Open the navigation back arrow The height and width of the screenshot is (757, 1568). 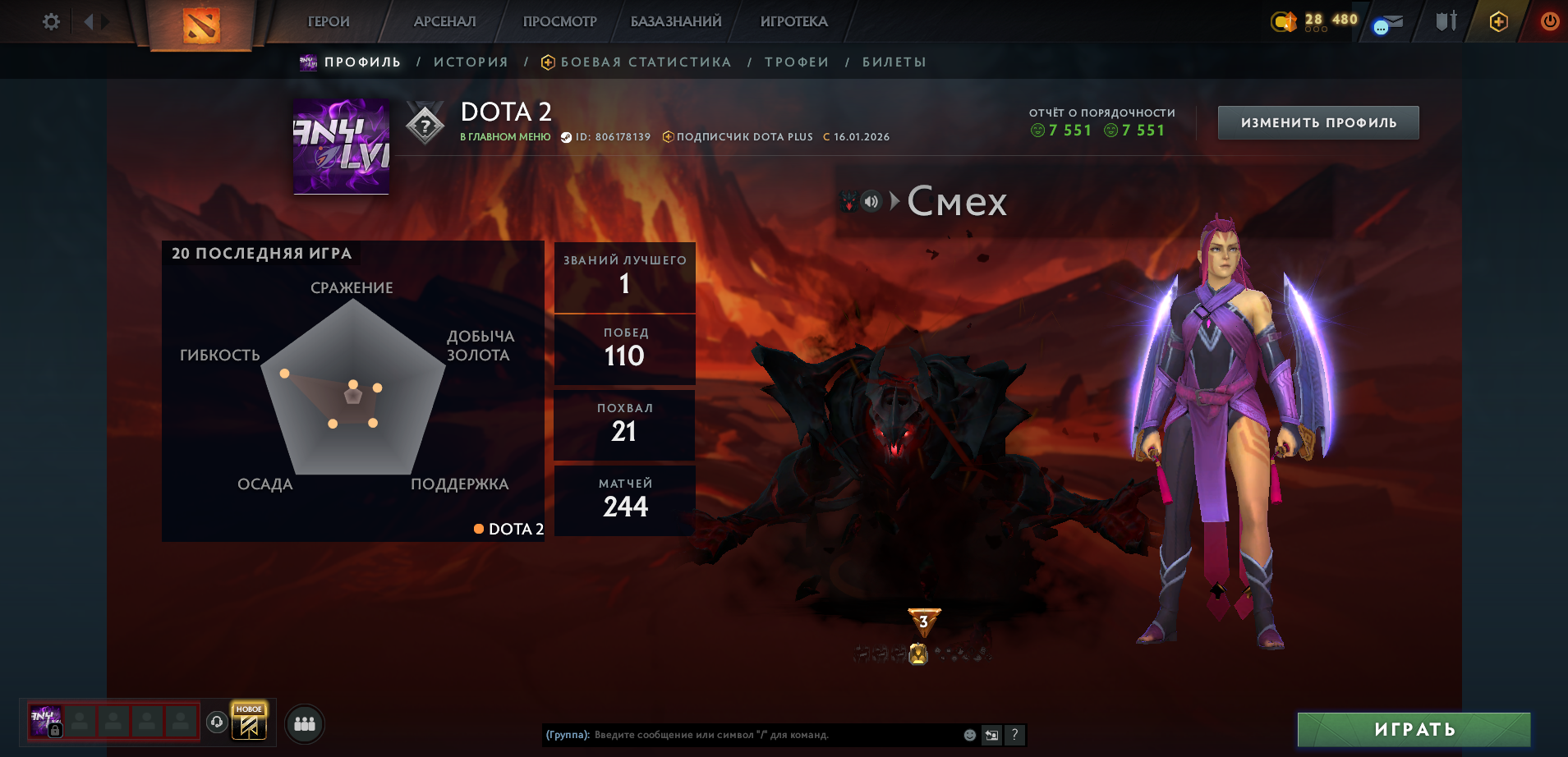[x=90, y=21]
